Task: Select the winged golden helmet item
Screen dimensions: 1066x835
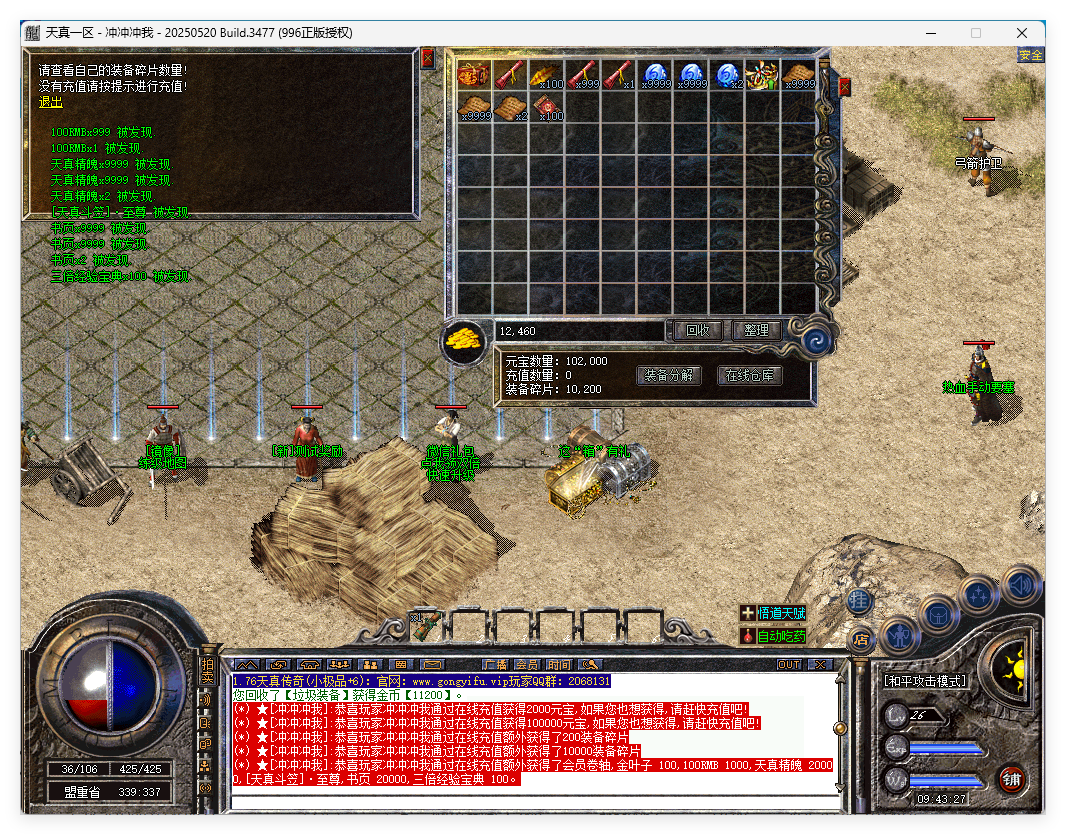Action: click(x=763, y=74)
